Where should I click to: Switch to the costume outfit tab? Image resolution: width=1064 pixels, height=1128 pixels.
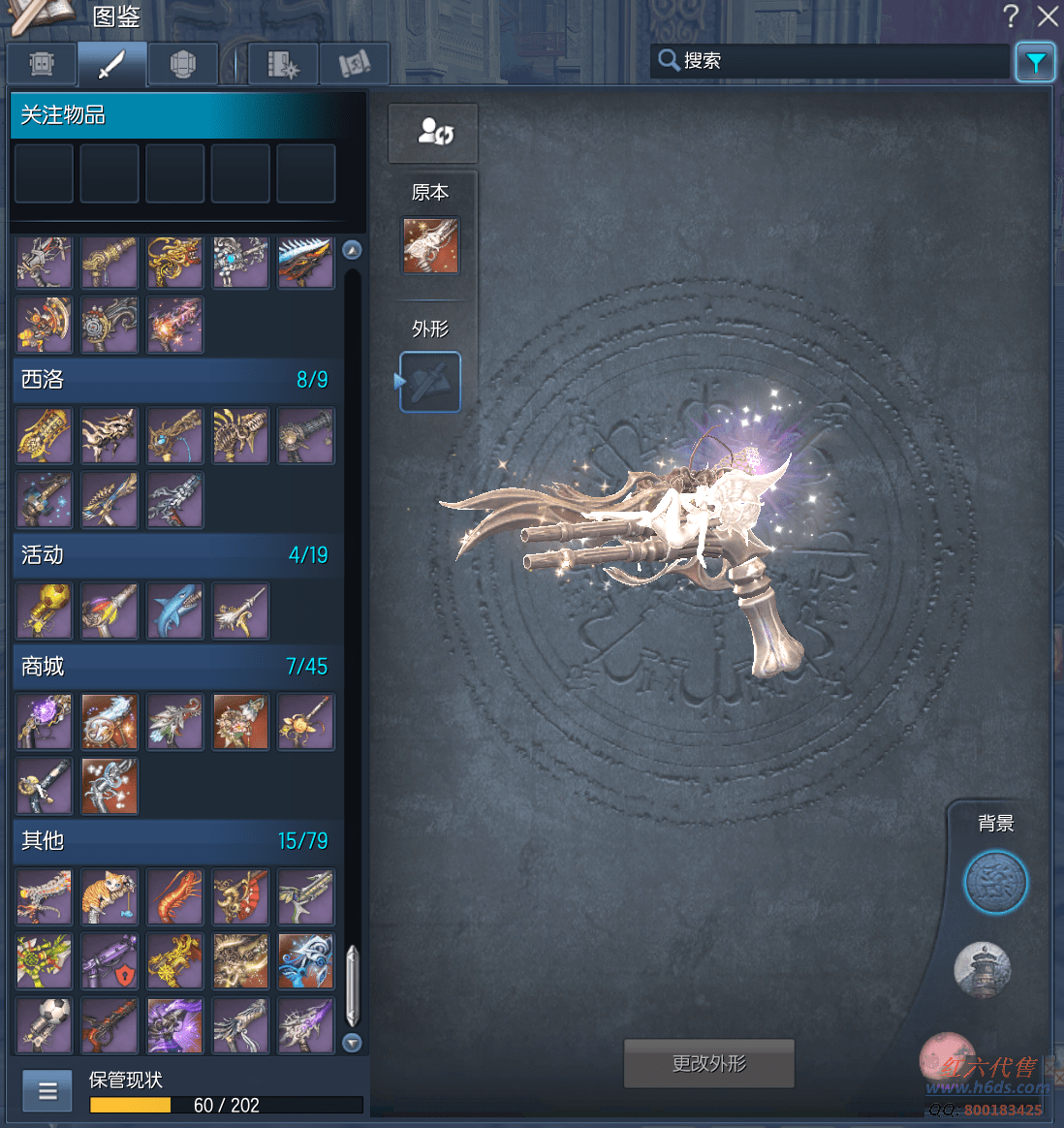[42, 65]
